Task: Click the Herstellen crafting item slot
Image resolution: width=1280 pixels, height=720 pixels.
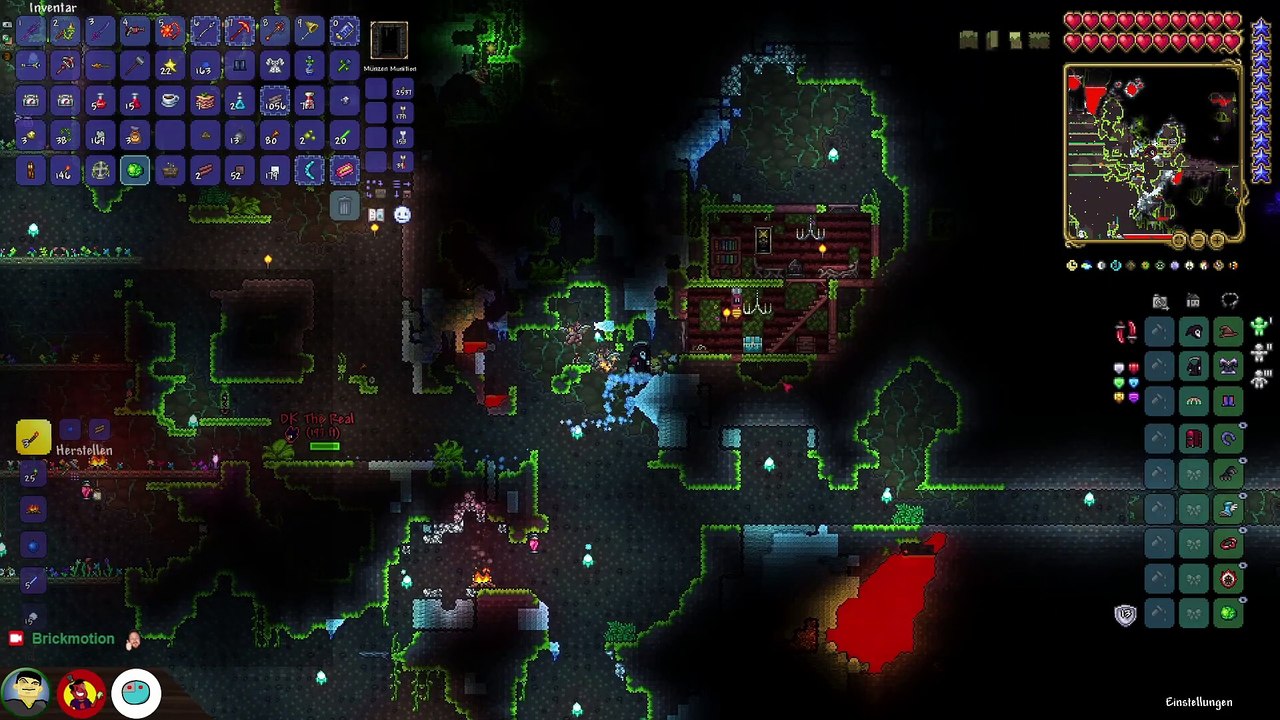Action: [33, 437]
